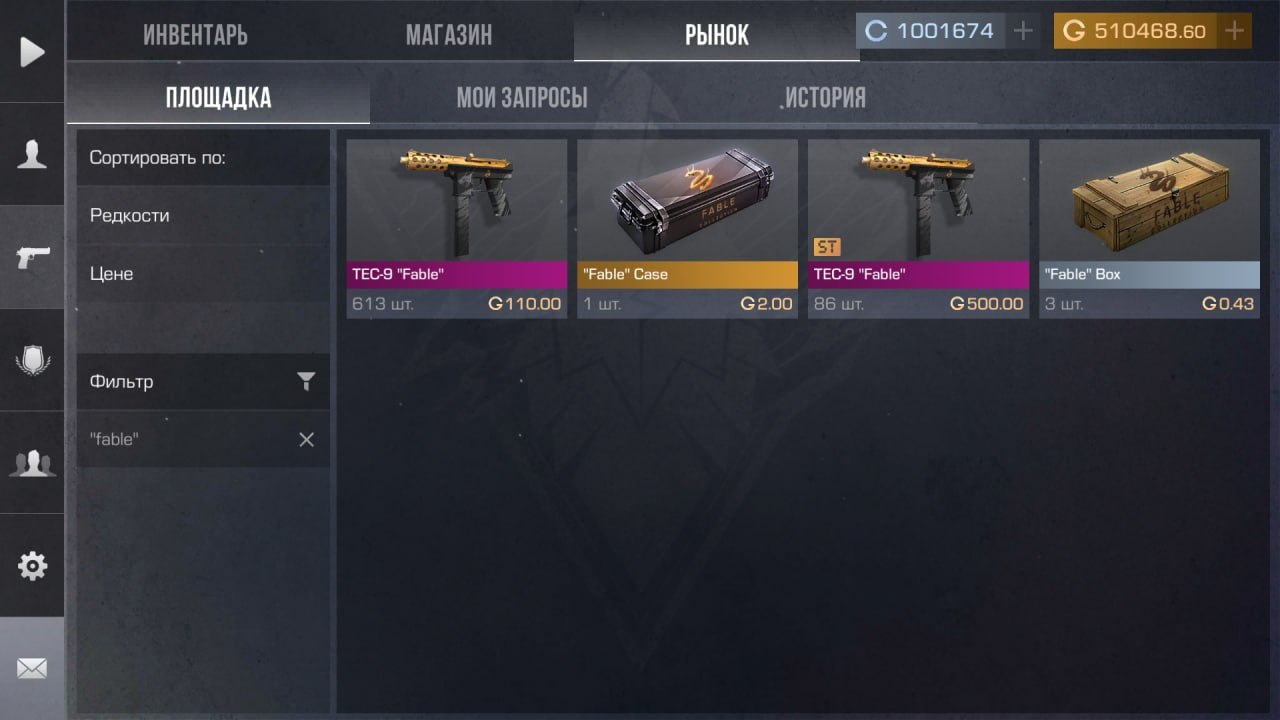
Task: Pick the "Fable" Box listing
Action: click(x=1149, y=228)
